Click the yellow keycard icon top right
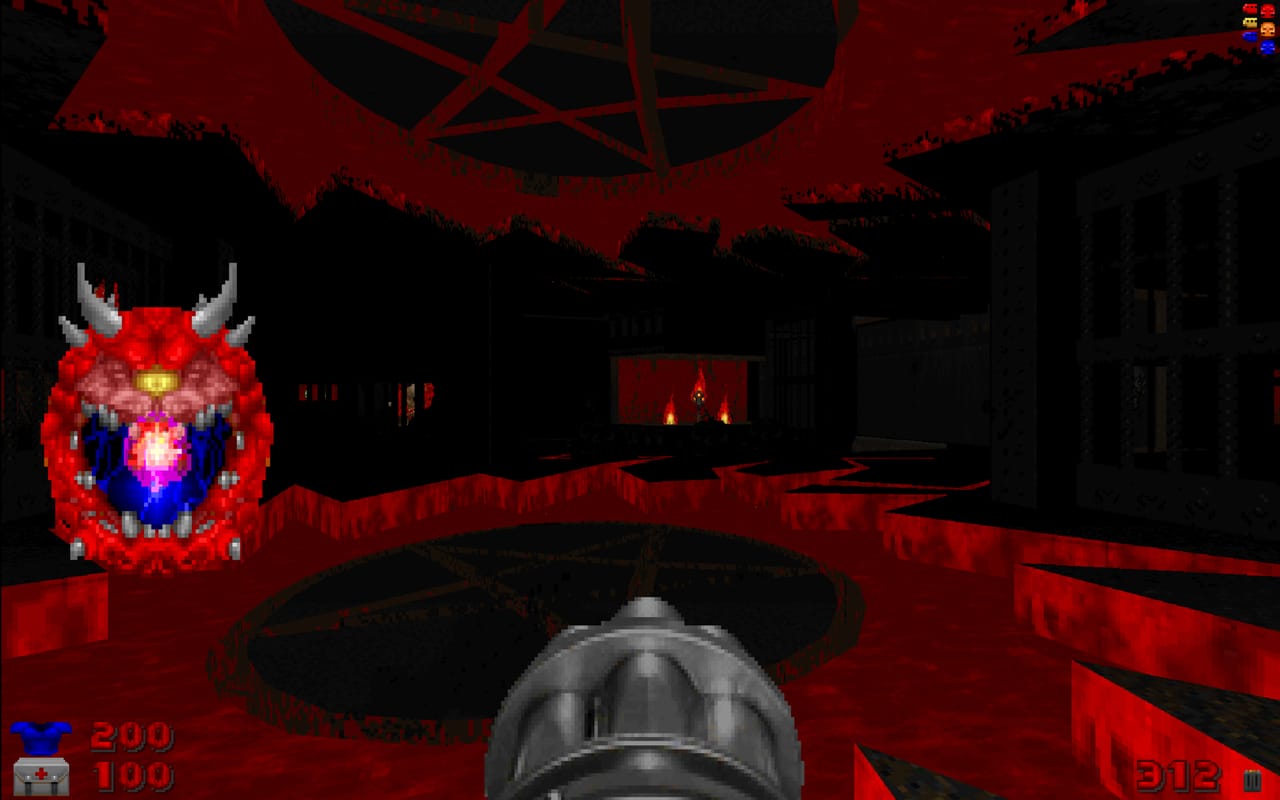This screenshot has width=1280, height=800. pos(1250,22)
